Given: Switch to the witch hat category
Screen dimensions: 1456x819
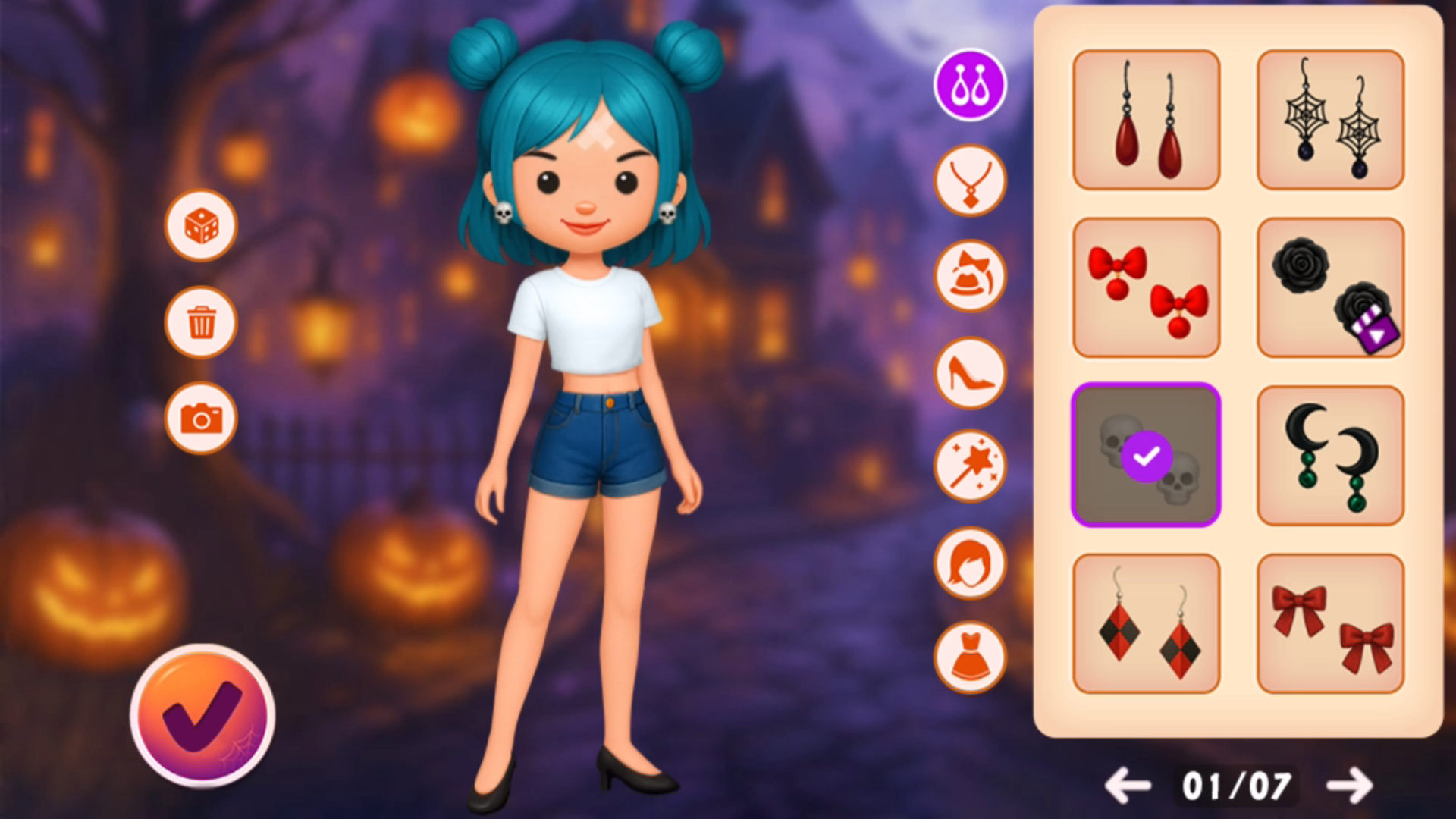Looking at the screenshot, I should click(970, 277).
